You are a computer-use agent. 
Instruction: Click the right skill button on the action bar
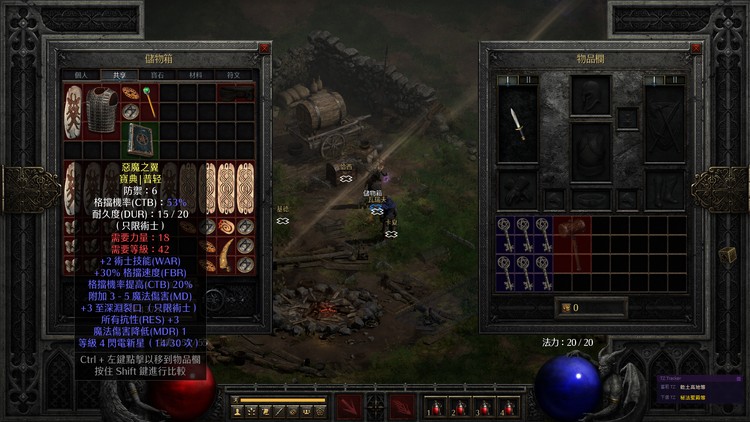pos(402,405)
